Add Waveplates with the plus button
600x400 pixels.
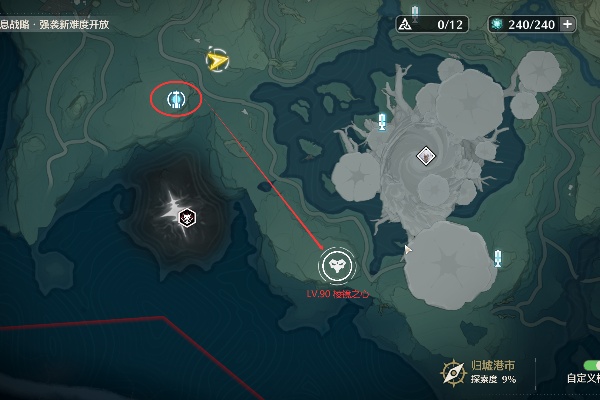click(x=568, y=23)
